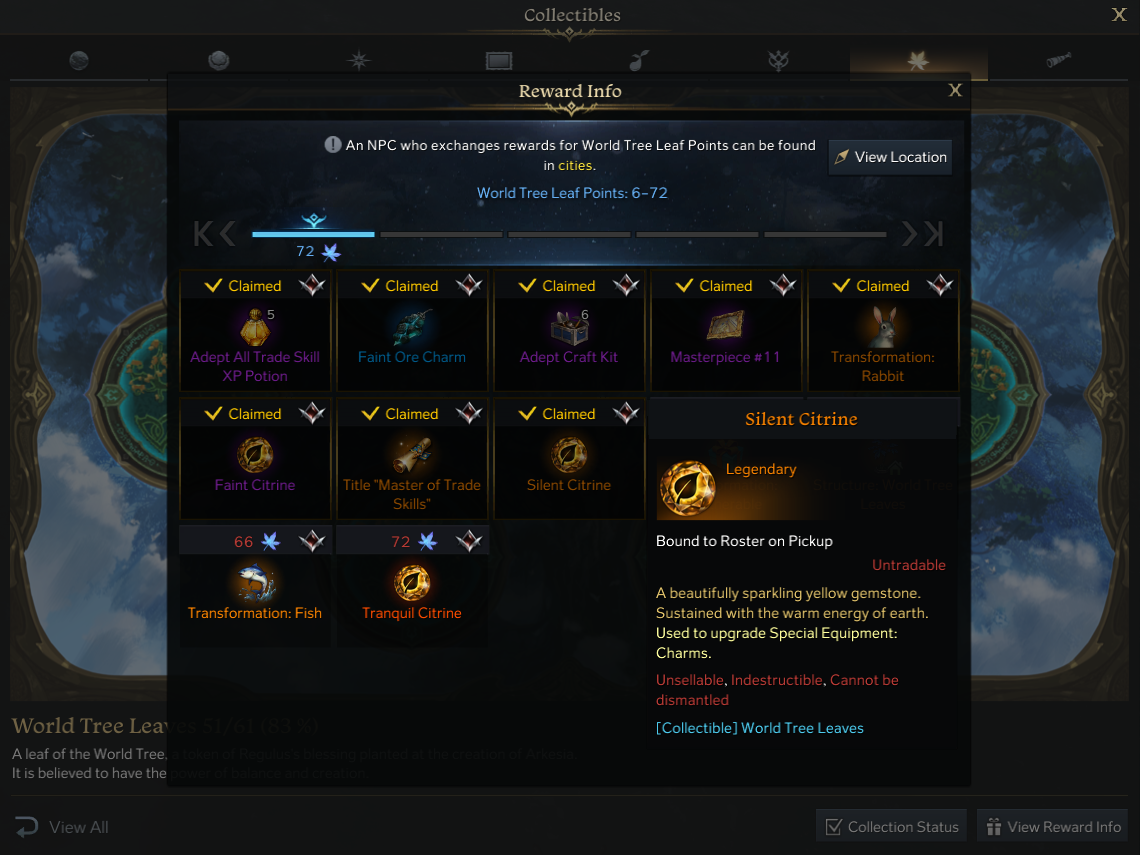Image resolution: width=1140 pixels, height=855 pixels.
Task: Choose the Tranquil Citrine reward
Action: click(x=412, y=586)
